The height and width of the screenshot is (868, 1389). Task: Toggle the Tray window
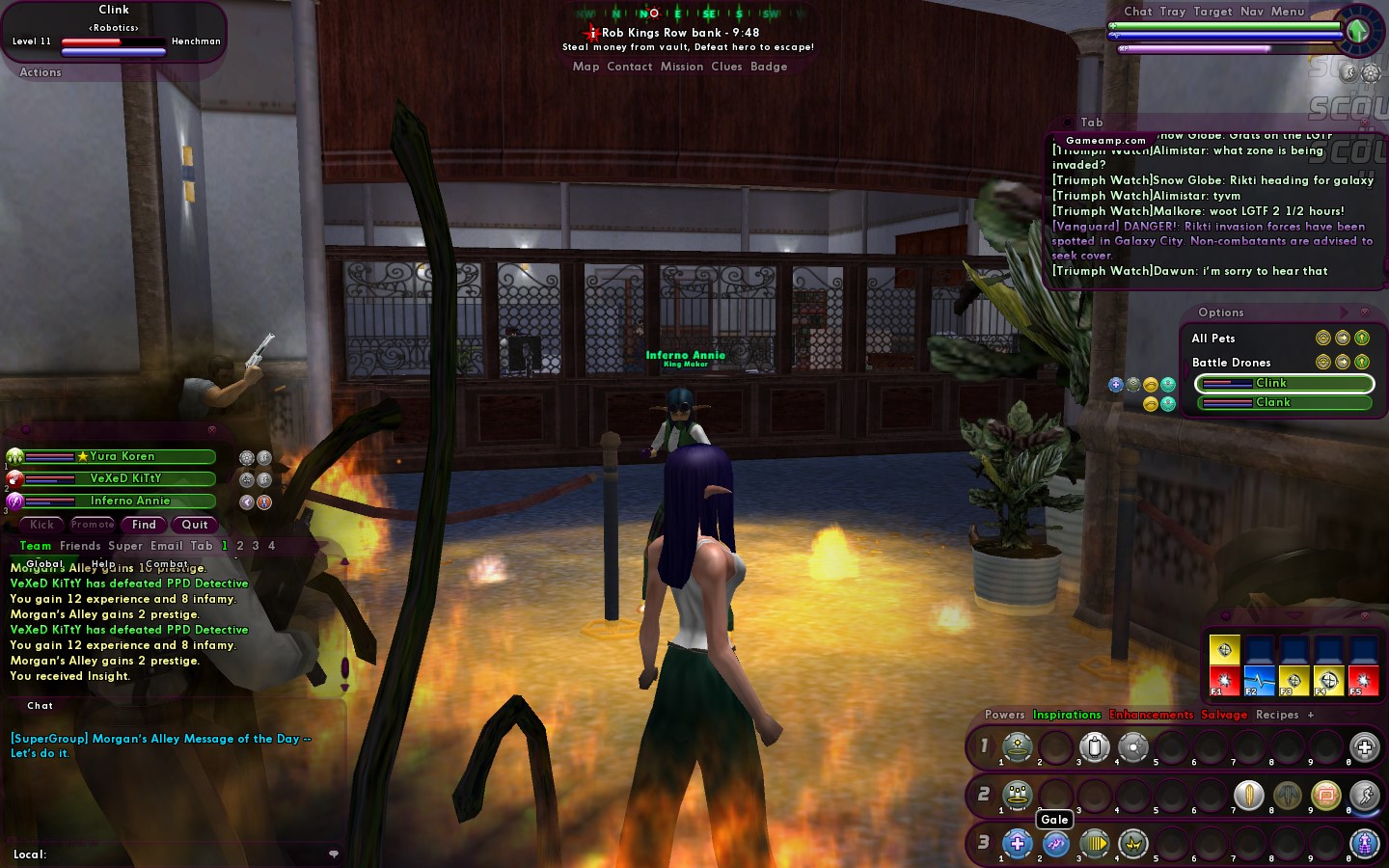click(x=1173, y=12)
